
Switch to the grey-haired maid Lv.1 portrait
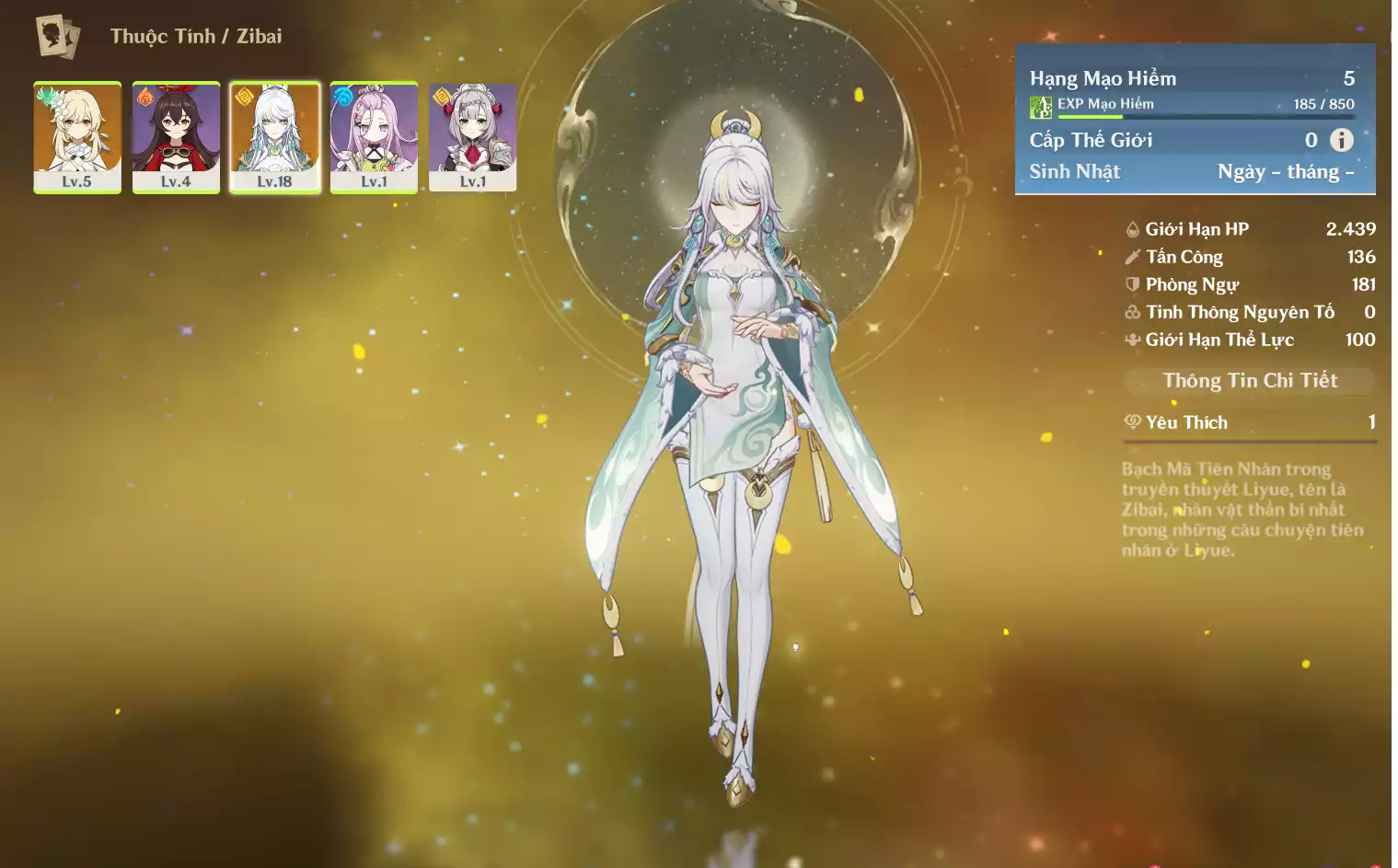472,137
